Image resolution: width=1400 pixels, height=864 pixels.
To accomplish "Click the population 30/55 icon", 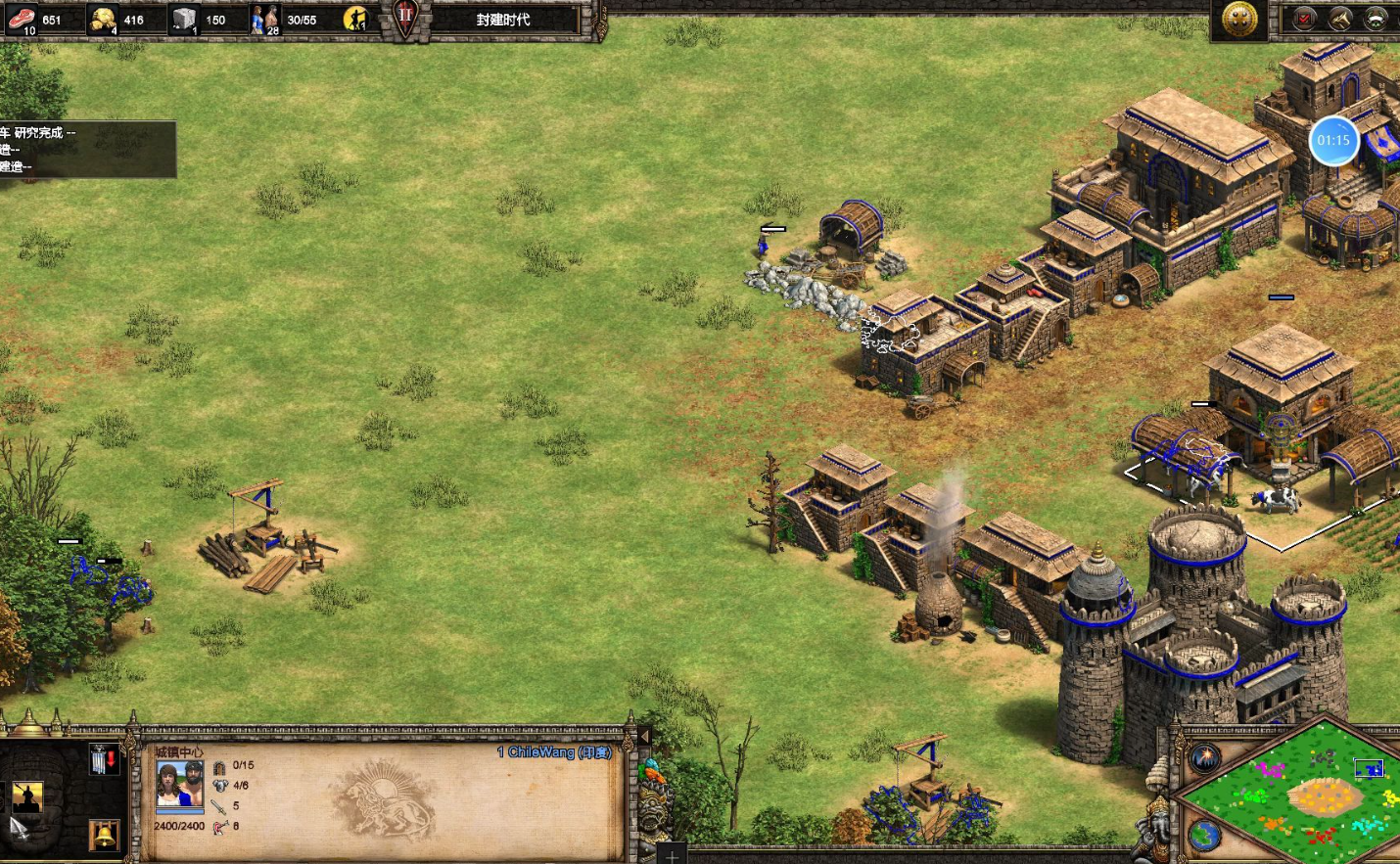I will pos(265,19).
